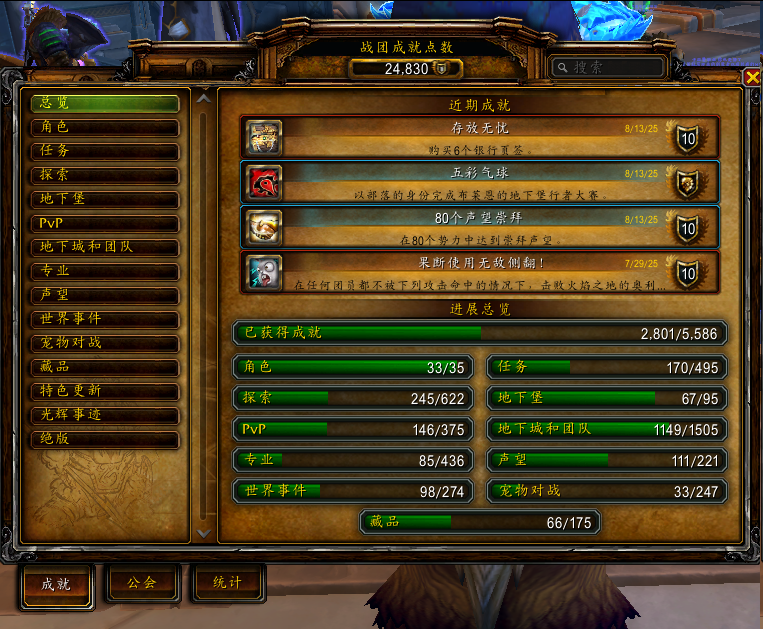Close the achievement window
Screen dimensions: 763x629
point(752,77)
